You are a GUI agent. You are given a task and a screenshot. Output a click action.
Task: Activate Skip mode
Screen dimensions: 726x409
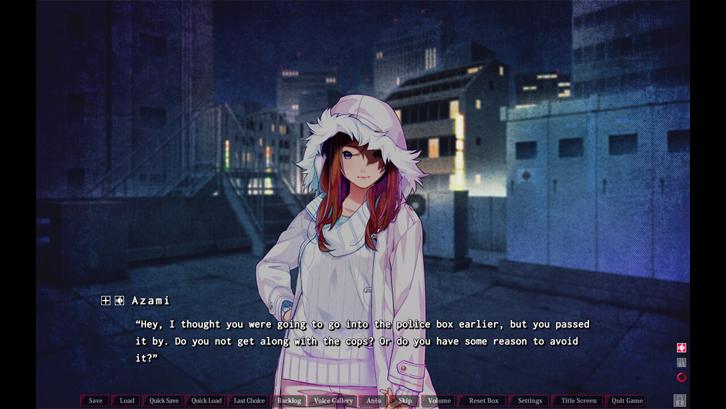pyautogui.click(x=405, y=401)
